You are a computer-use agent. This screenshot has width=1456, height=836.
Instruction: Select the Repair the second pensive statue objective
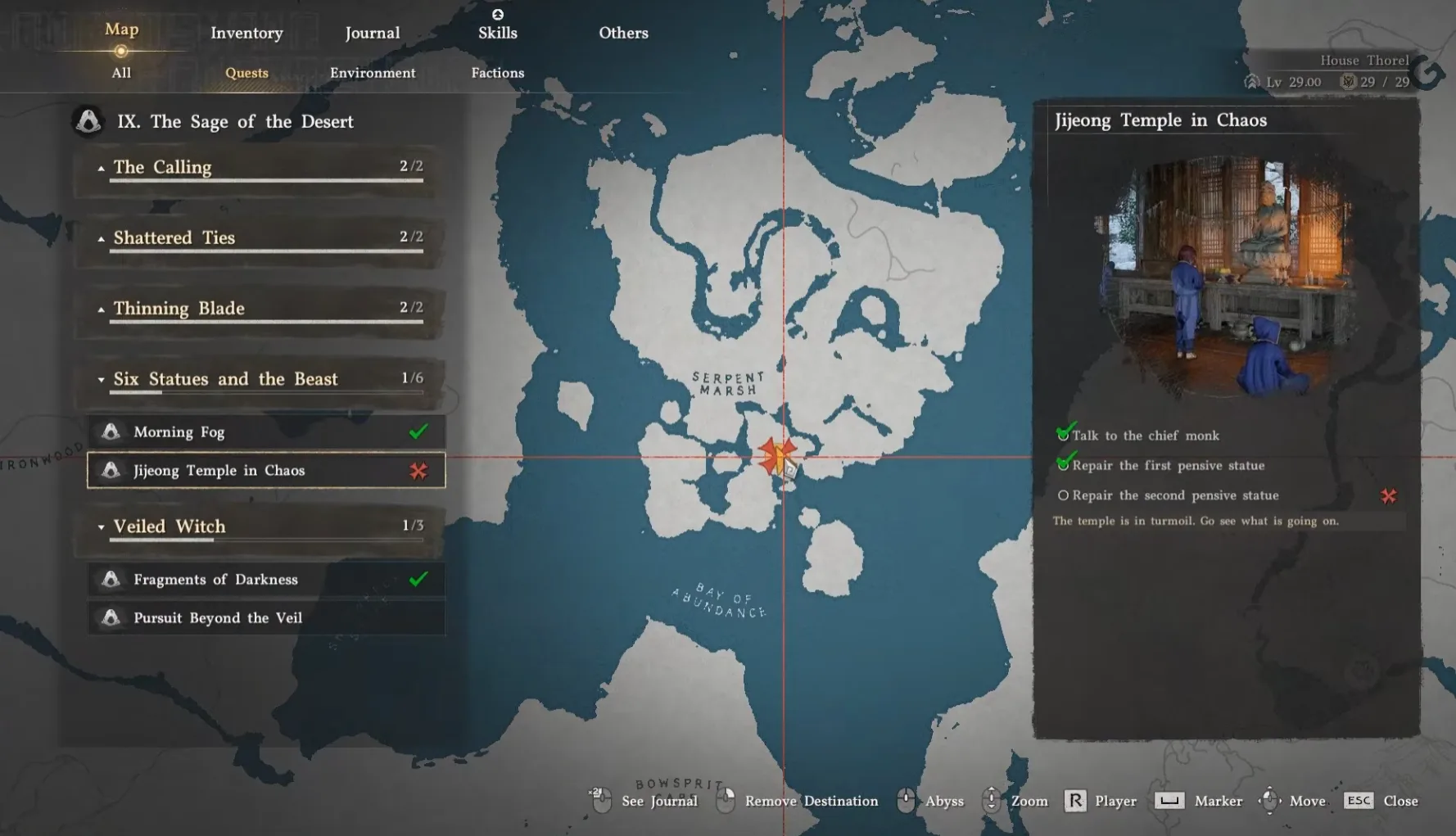coord(1175,495)
